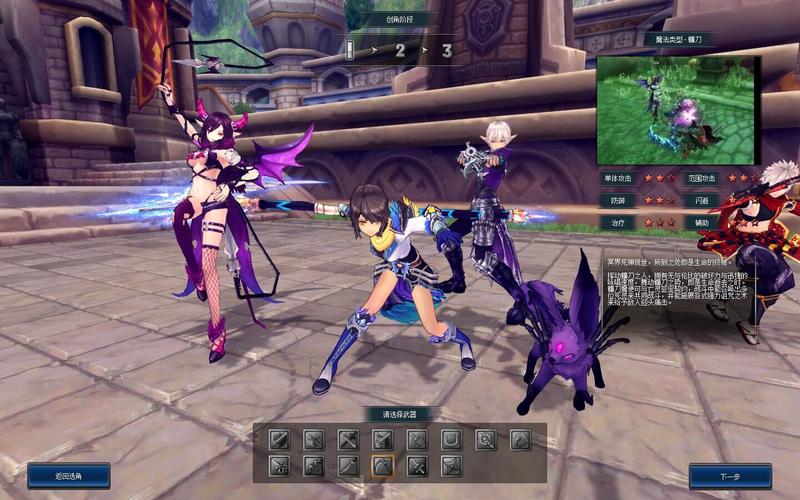
Task: Choose the U-shaped weapon icon
Action: point(451,439)
